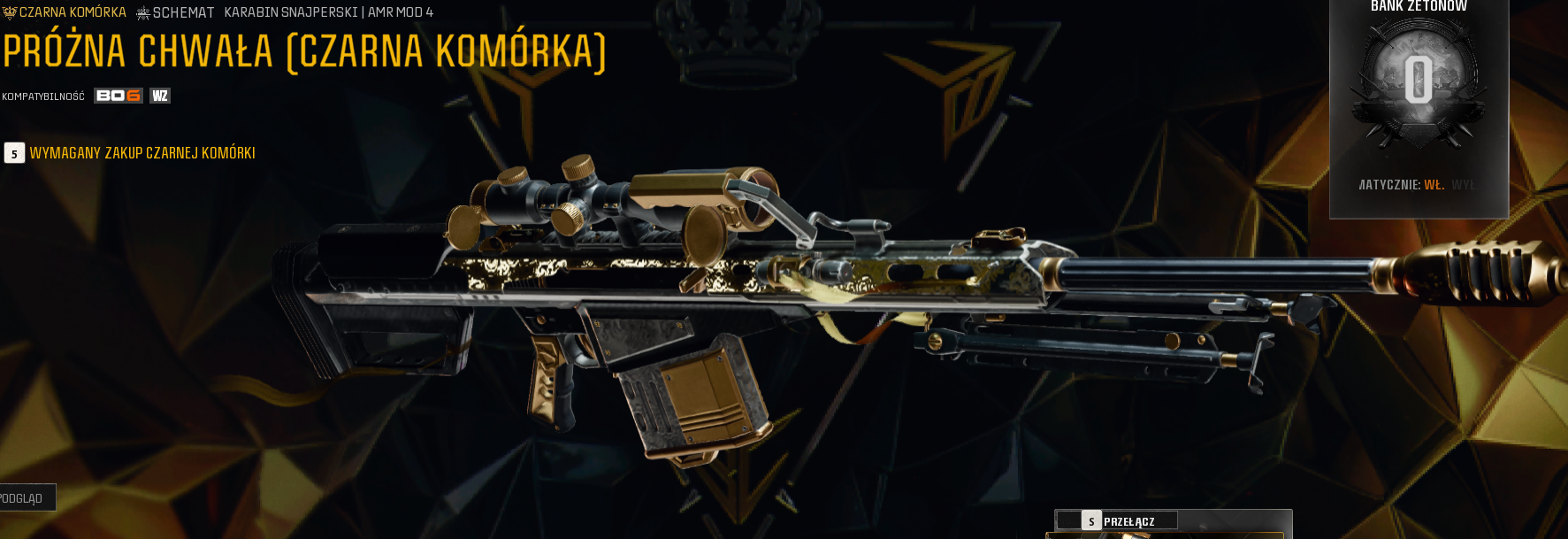Select the Wymagany zakup Czarnej Komórki prompt

[x=142, y=153]
